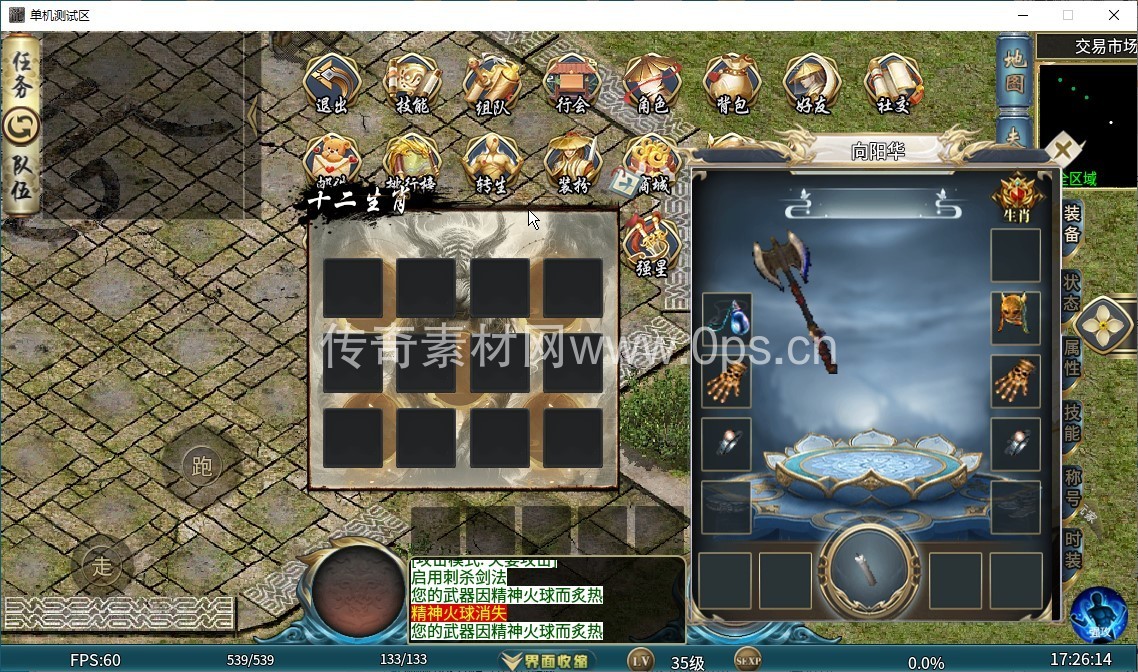
Task: Open the 行会 (Guild) panel
Action: click(x=571, y=84)
